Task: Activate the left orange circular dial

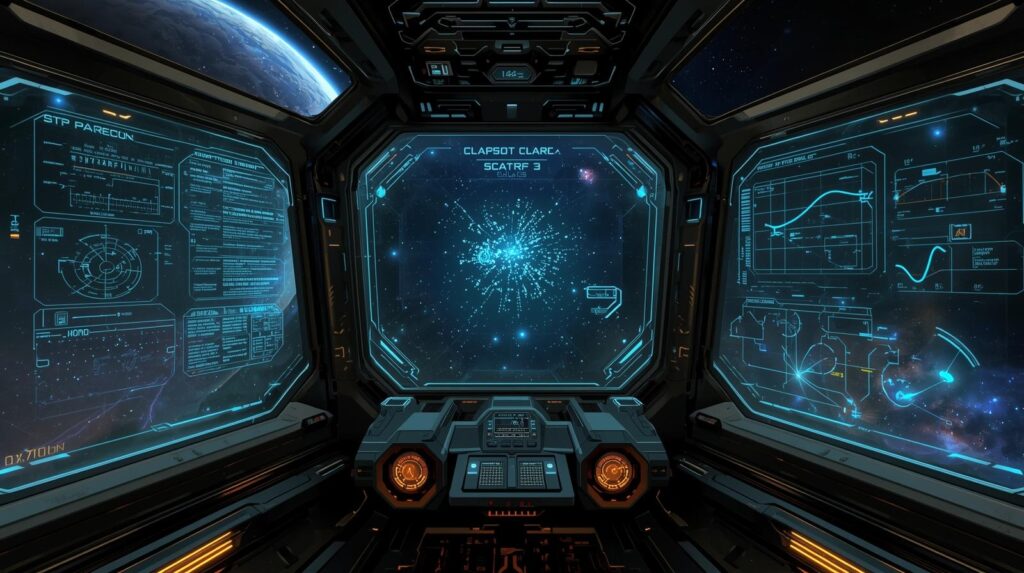Action: click(408, 470)
